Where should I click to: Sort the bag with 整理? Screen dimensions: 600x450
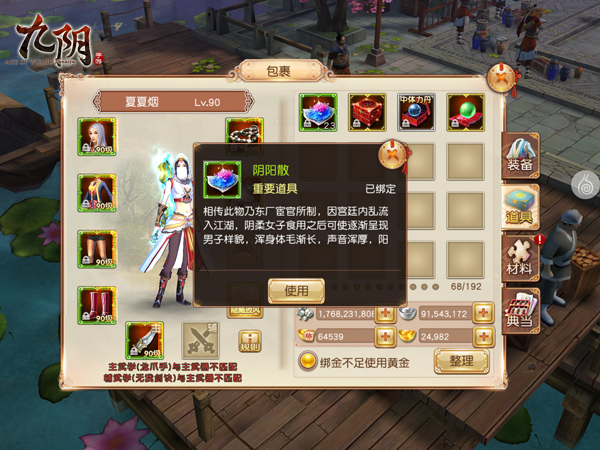(460, 361)
